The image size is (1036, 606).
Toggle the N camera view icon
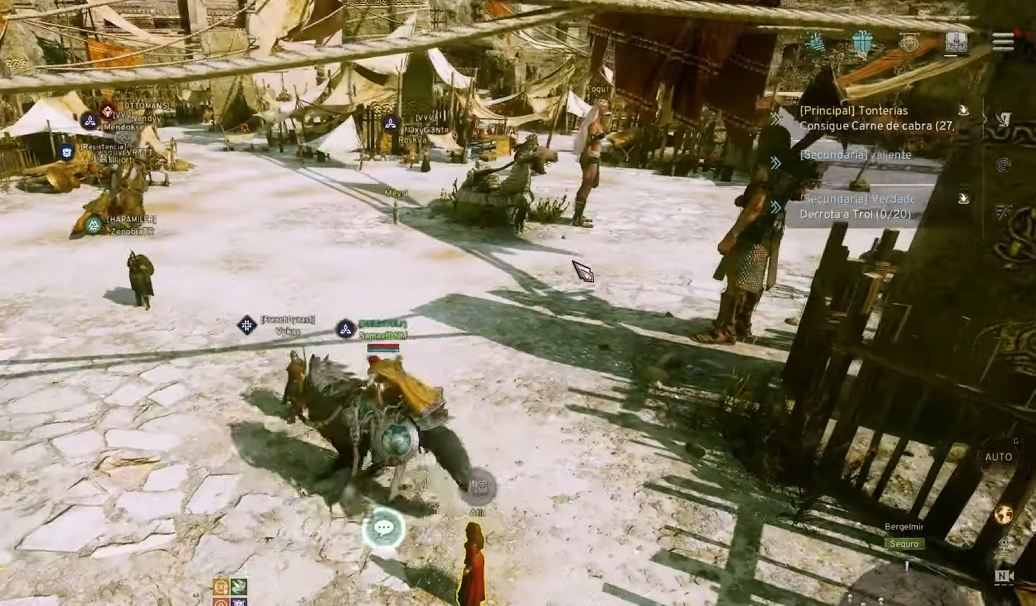(1003, 576)
